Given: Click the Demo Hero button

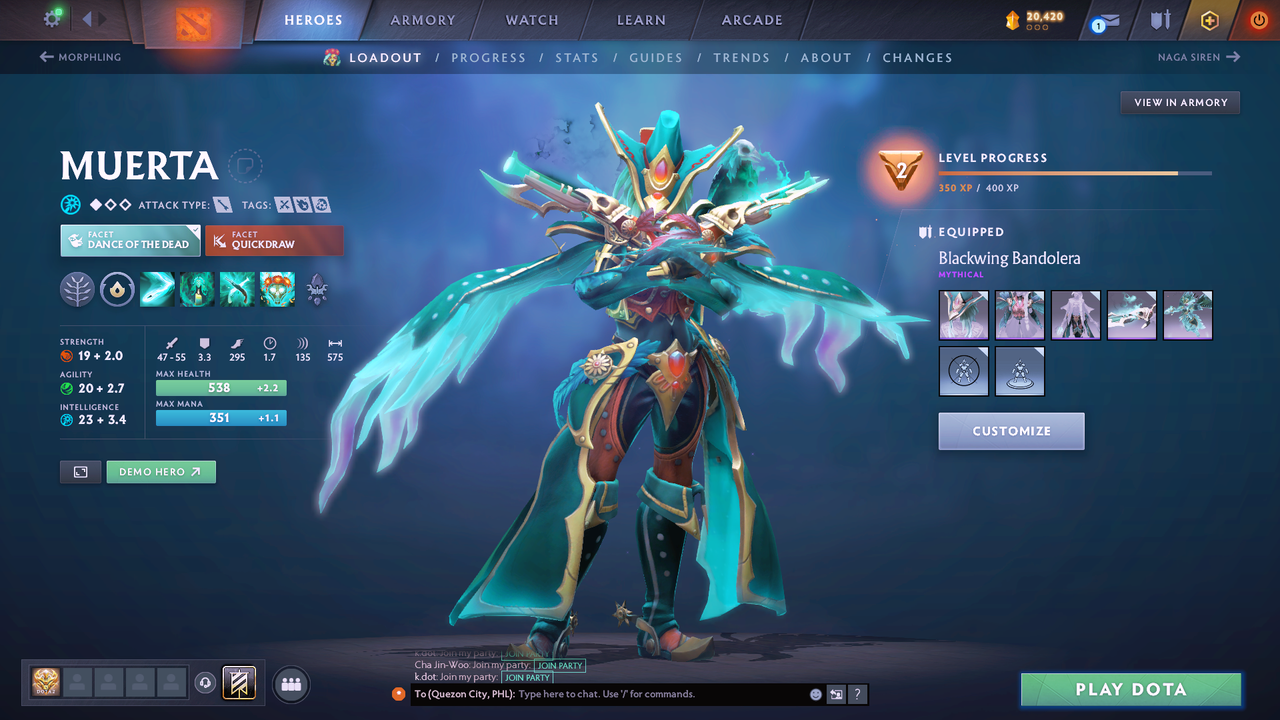Looking at the screenshot, I should (161, 471).
